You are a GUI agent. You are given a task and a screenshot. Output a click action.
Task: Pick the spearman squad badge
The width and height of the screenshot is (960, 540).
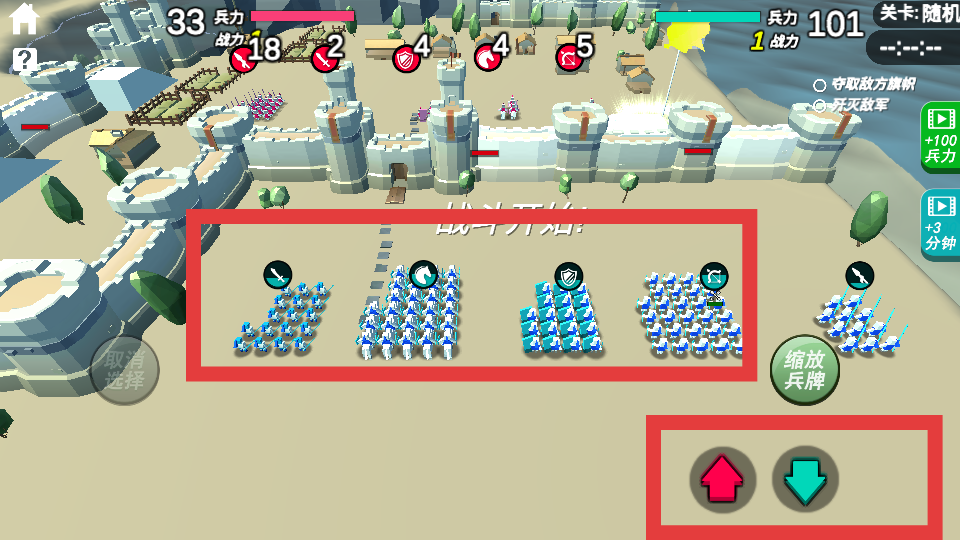point(860,274)
